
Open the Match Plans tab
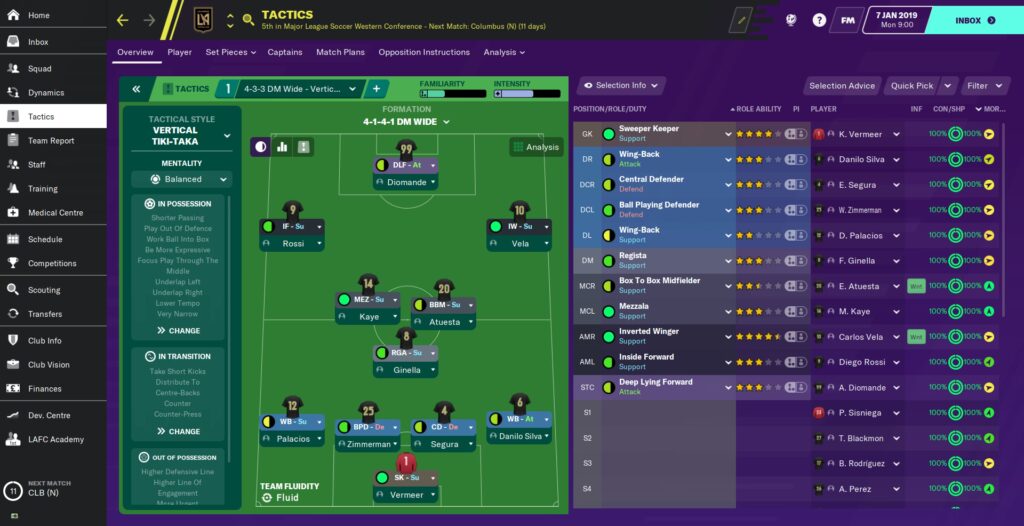[x=340, y=52]
